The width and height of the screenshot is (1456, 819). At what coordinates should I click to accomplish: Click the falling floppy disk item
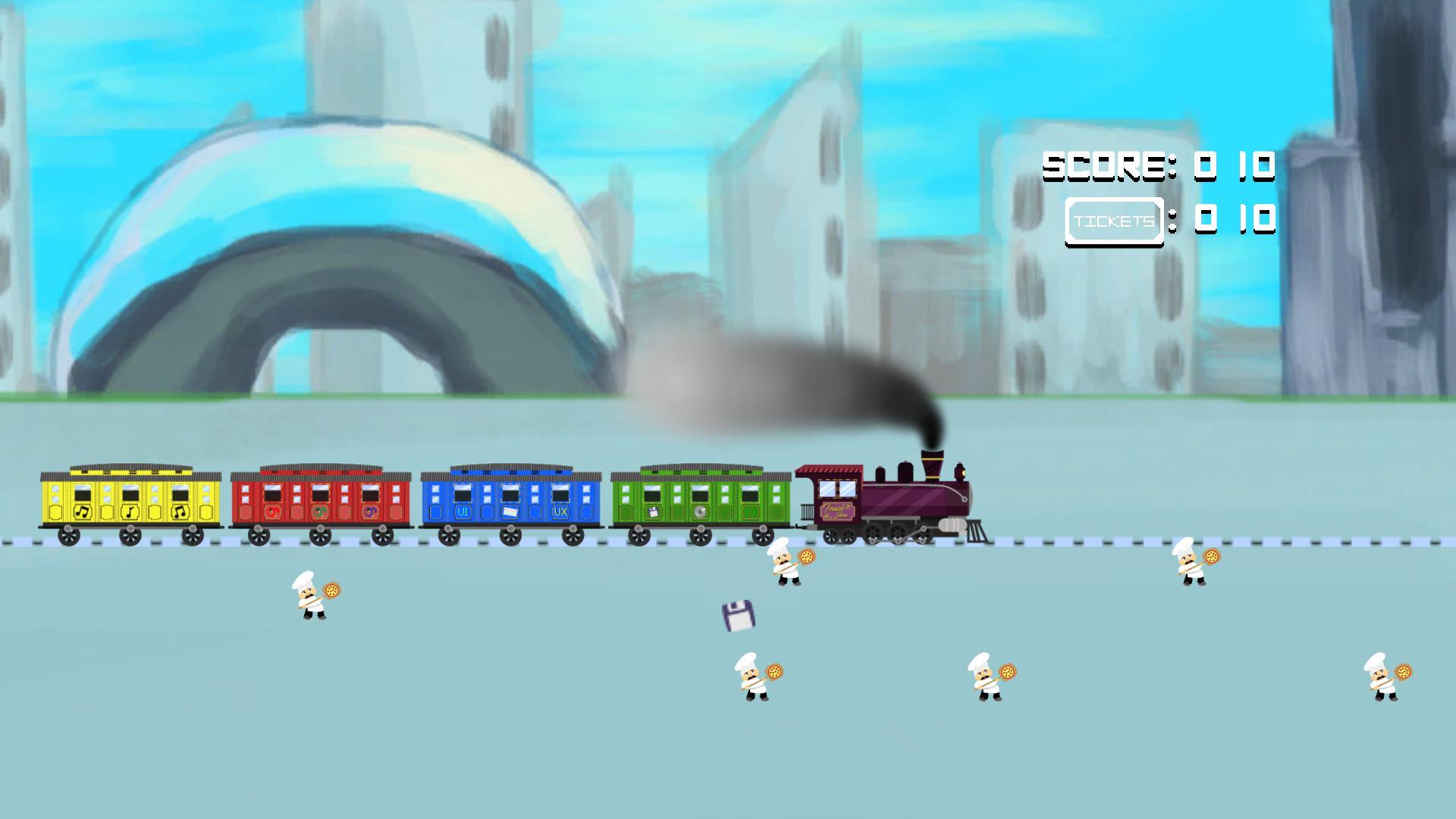coord(737,616)
